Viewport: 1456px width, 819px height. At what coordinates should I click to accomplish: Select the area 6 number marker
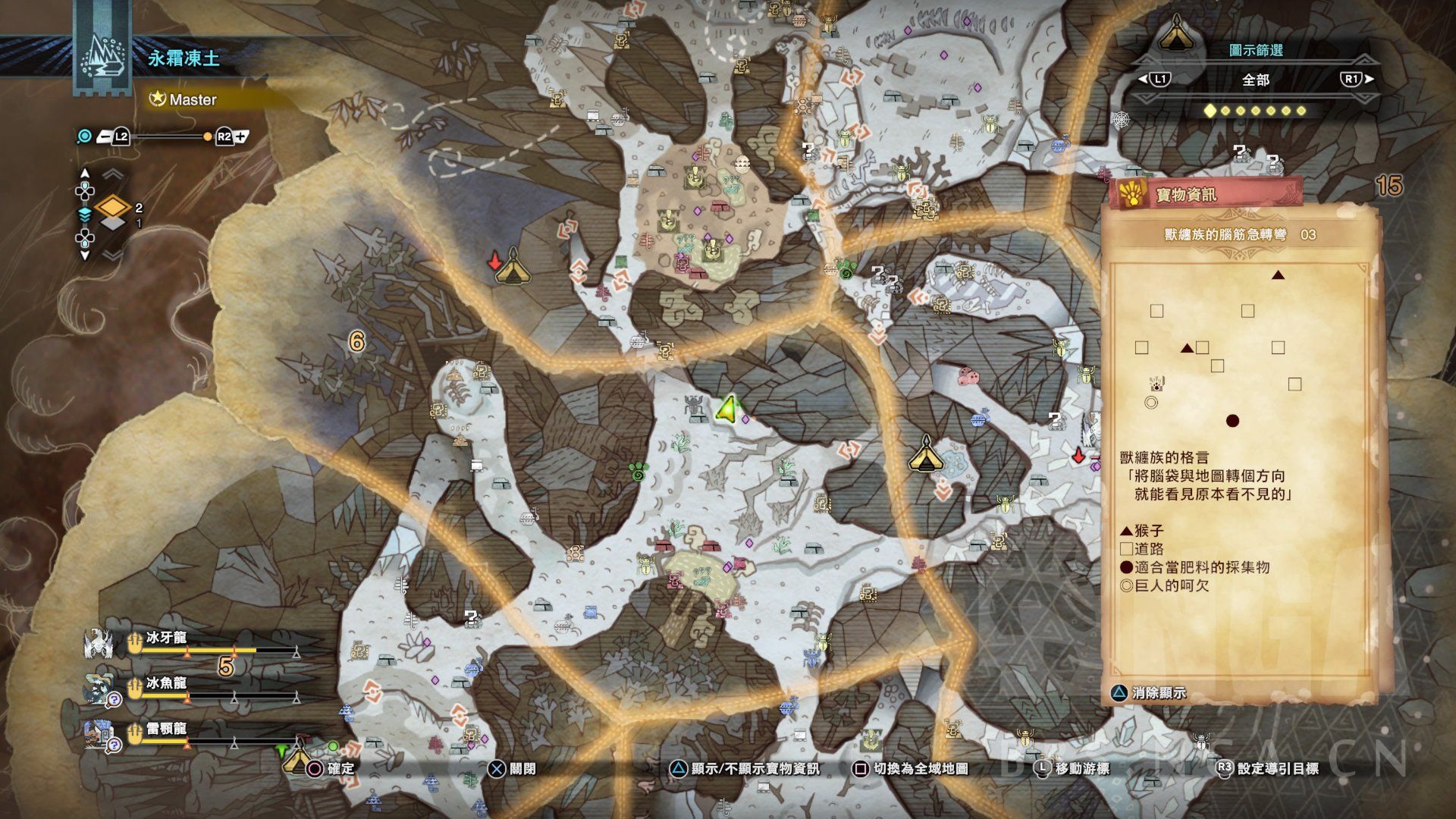click(x=356, y=341)
